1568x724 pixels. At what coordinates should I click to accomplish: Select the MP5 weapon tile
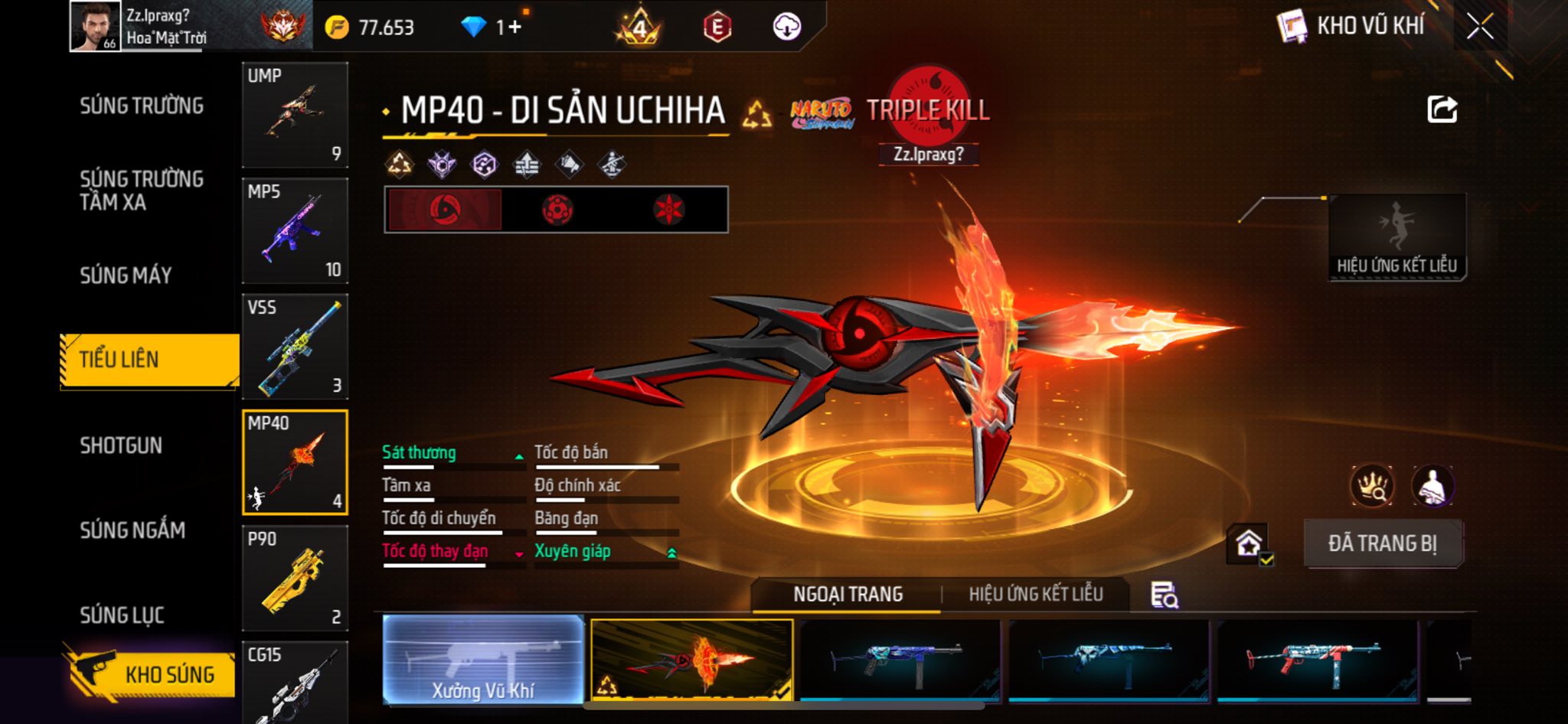pyautogui.click(x=295, y=230)
